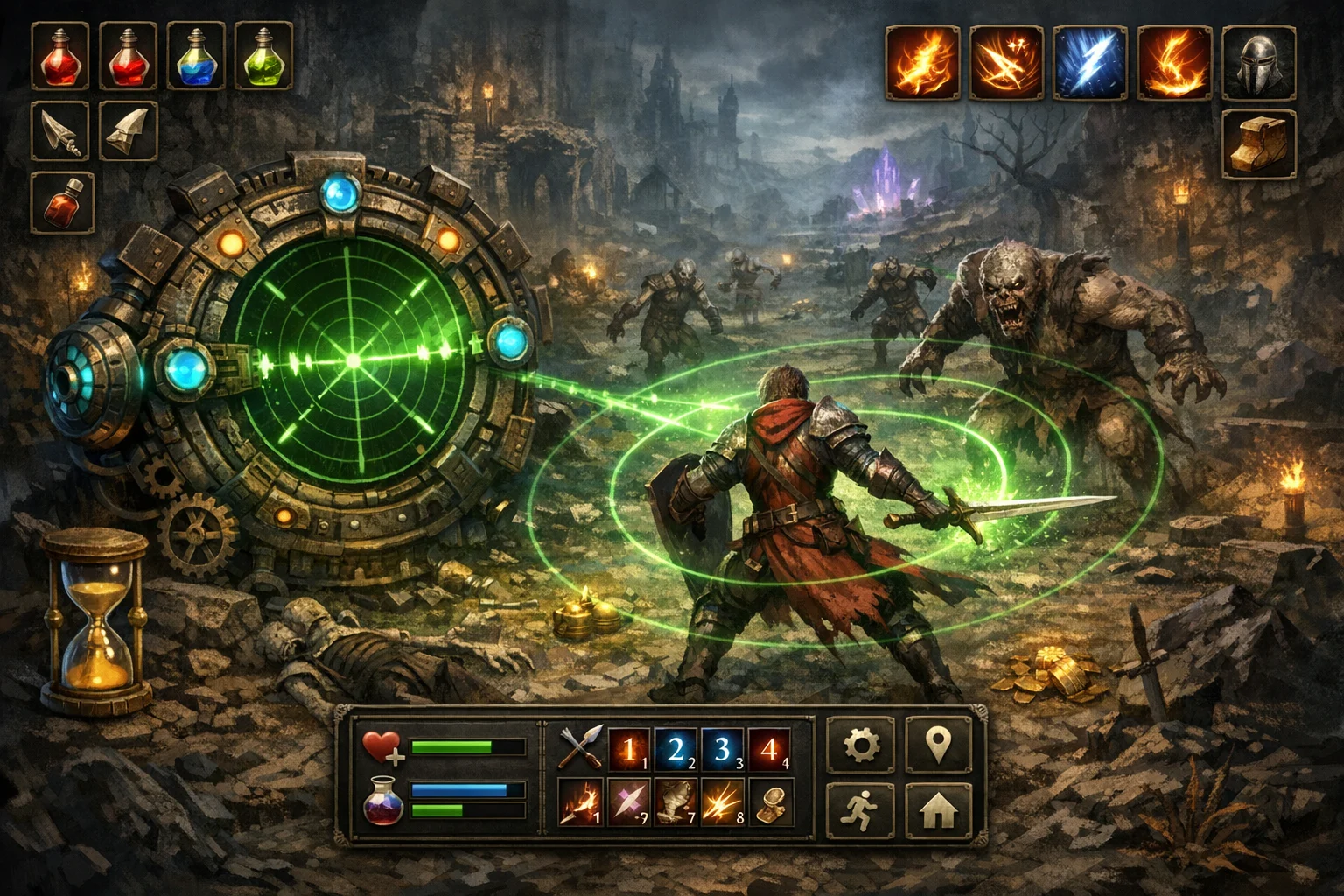Activate the purple sparkle blade skill
The height and width of the screenshot is (896, 1344).
pyautogui.click(x=628, y=803)
